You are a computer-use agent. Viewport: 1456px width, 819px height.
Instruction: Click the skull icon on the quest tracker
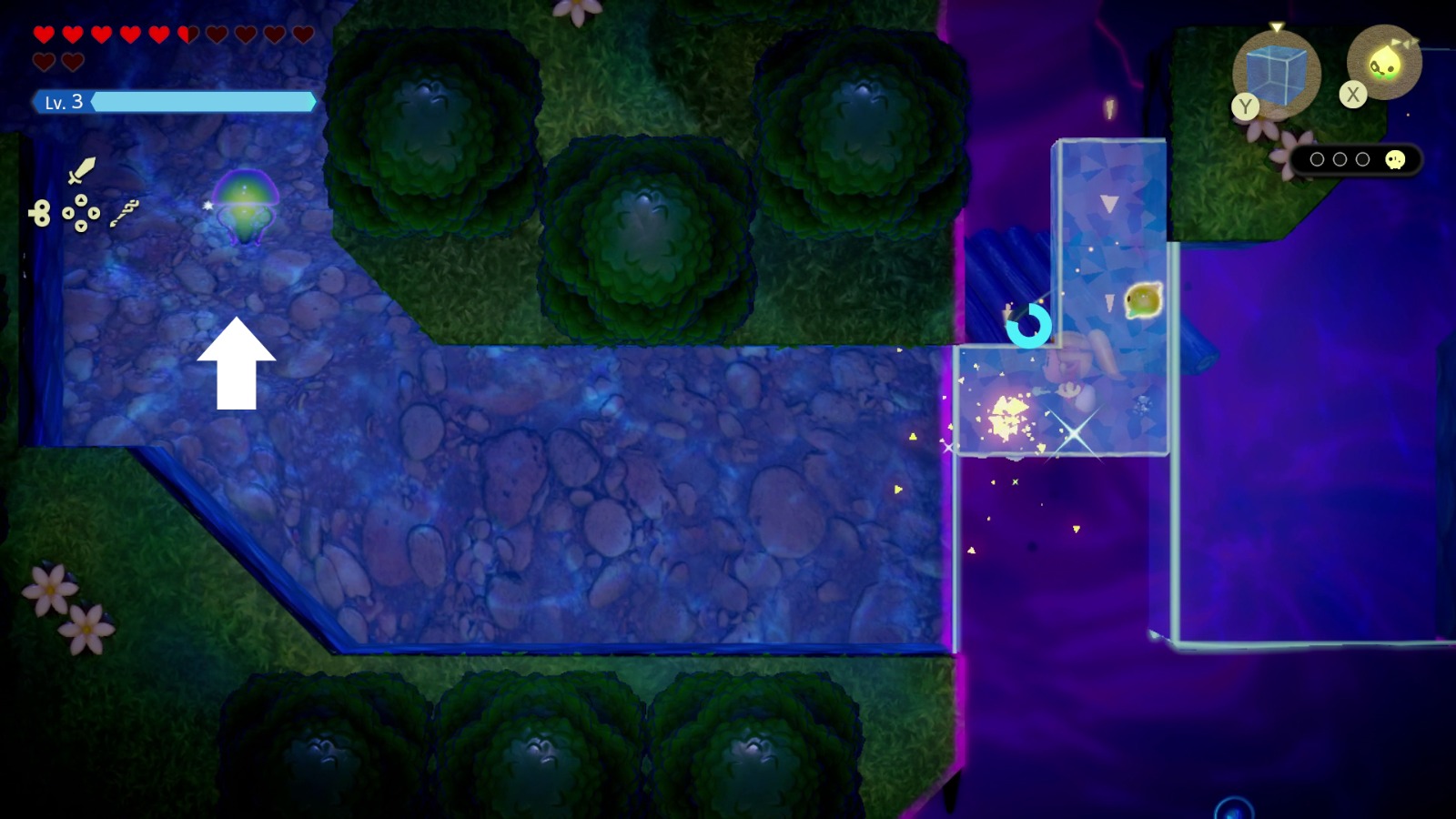pyautogui.click(x=1396, y=160)
